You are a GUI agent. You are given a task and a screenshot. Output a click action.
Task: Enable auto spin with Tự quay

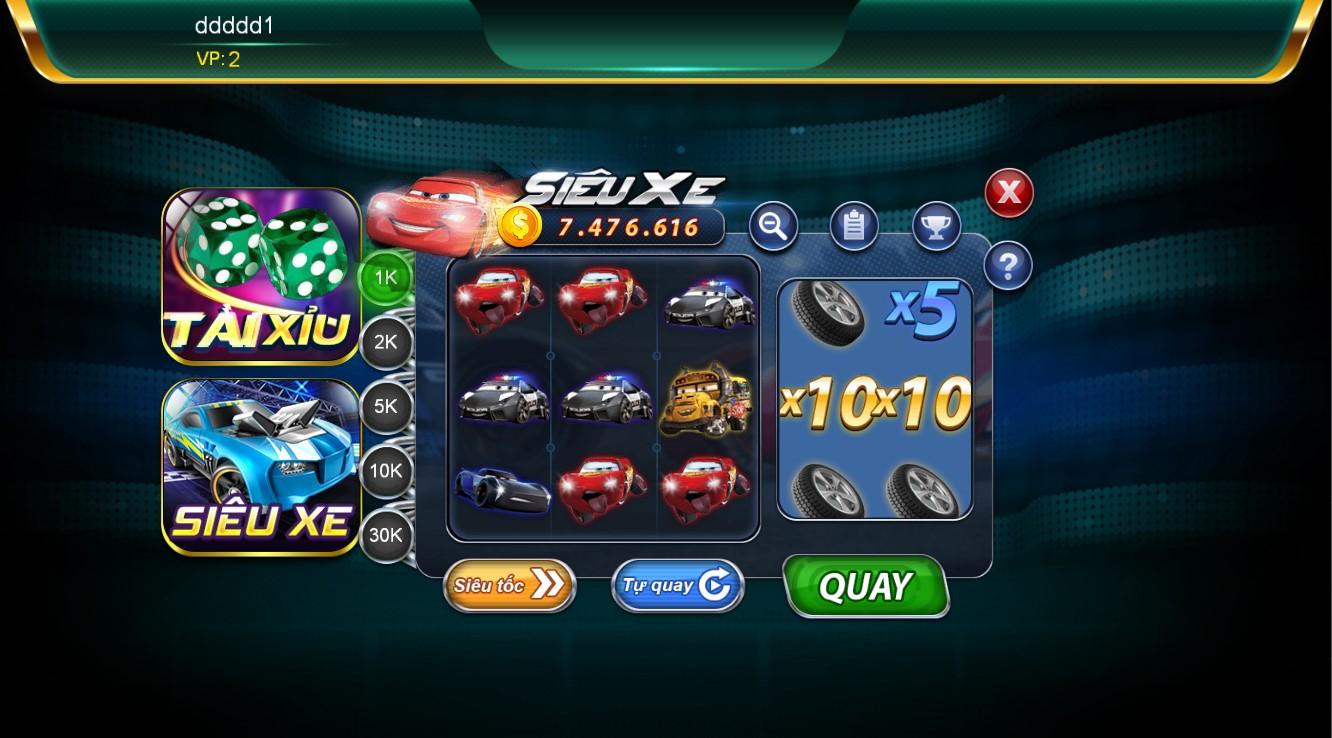coord(677,585)
